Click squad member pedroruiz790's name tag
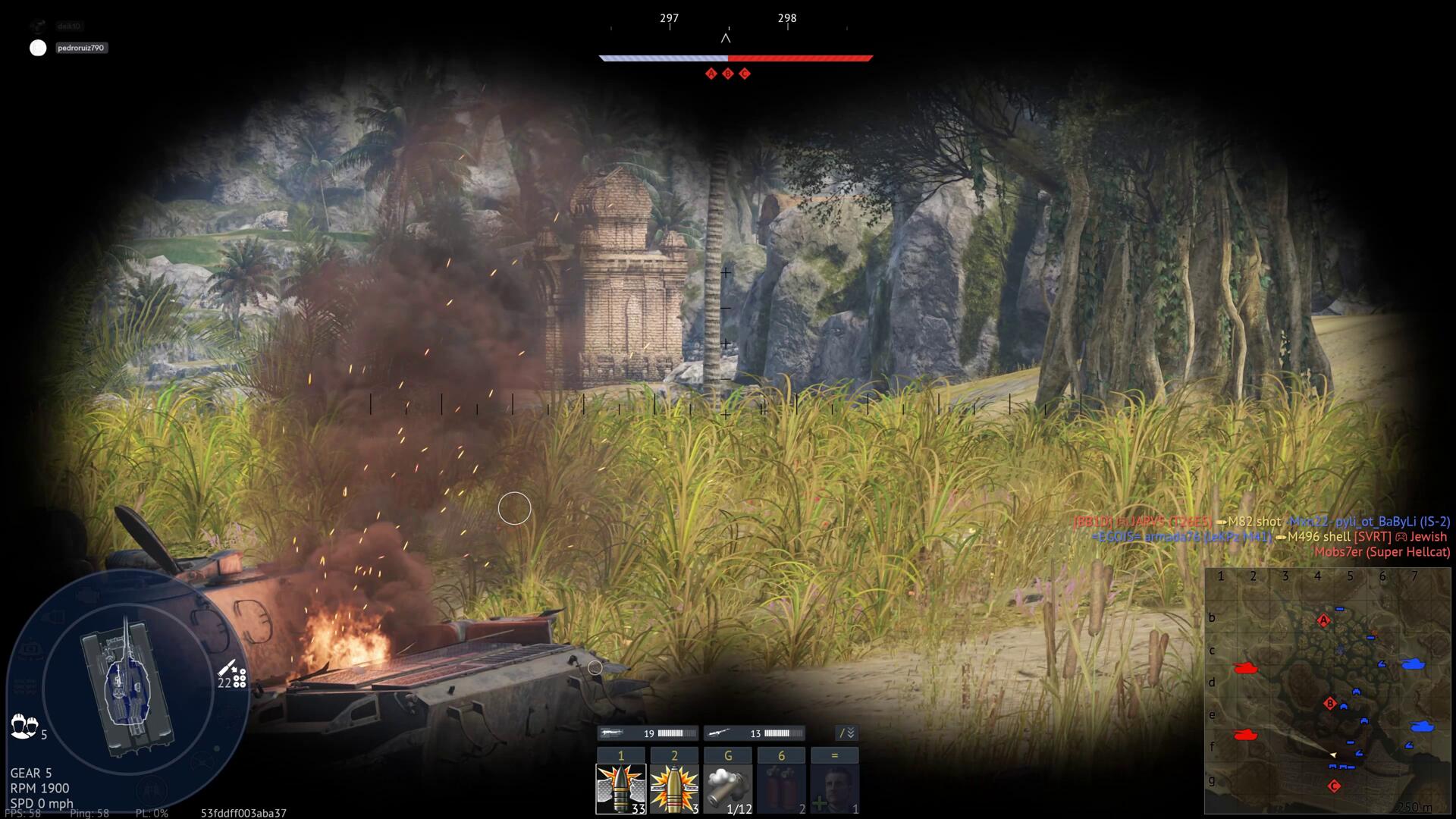1456x819 pixels. 81,48
